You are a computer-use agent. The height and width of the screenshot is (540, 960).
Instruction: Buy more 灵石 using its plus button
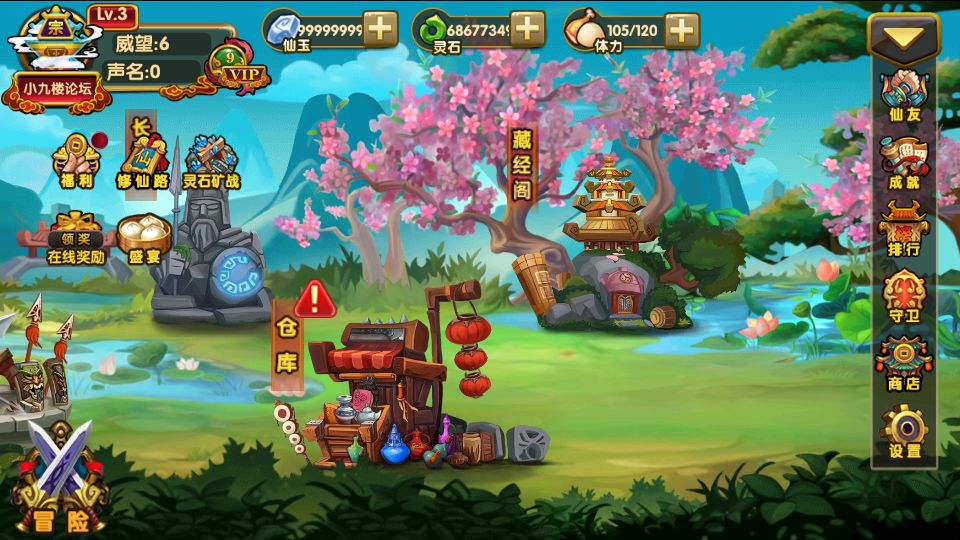point(527,29)
